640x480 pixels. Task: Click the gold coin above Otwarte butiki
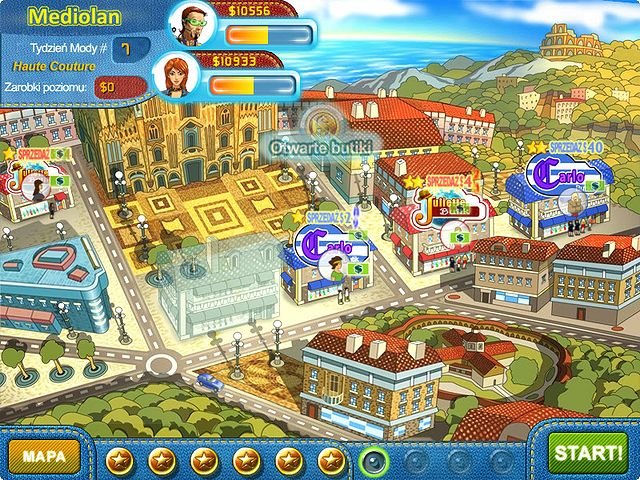pos(323,124)
